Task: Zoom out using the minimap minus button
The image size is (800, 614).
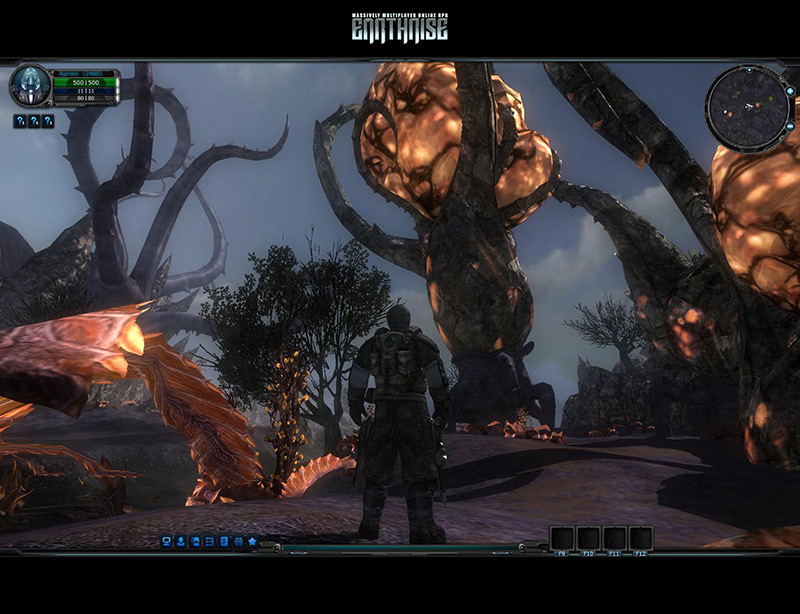Action: [790, 125]
